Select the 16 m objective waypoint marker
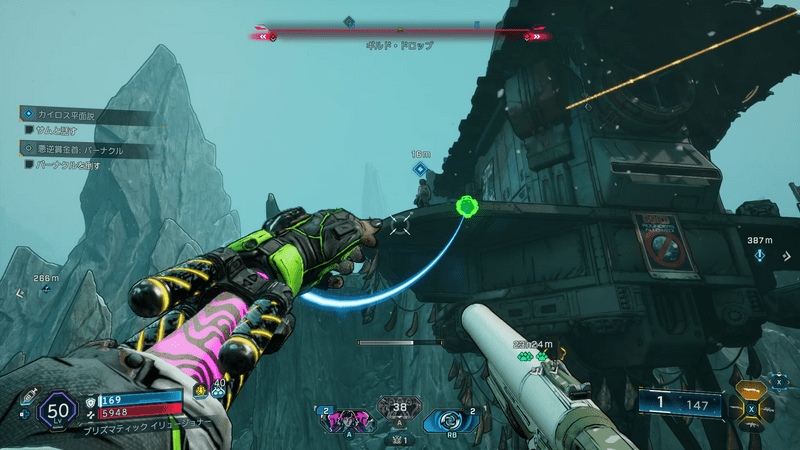 420,169
